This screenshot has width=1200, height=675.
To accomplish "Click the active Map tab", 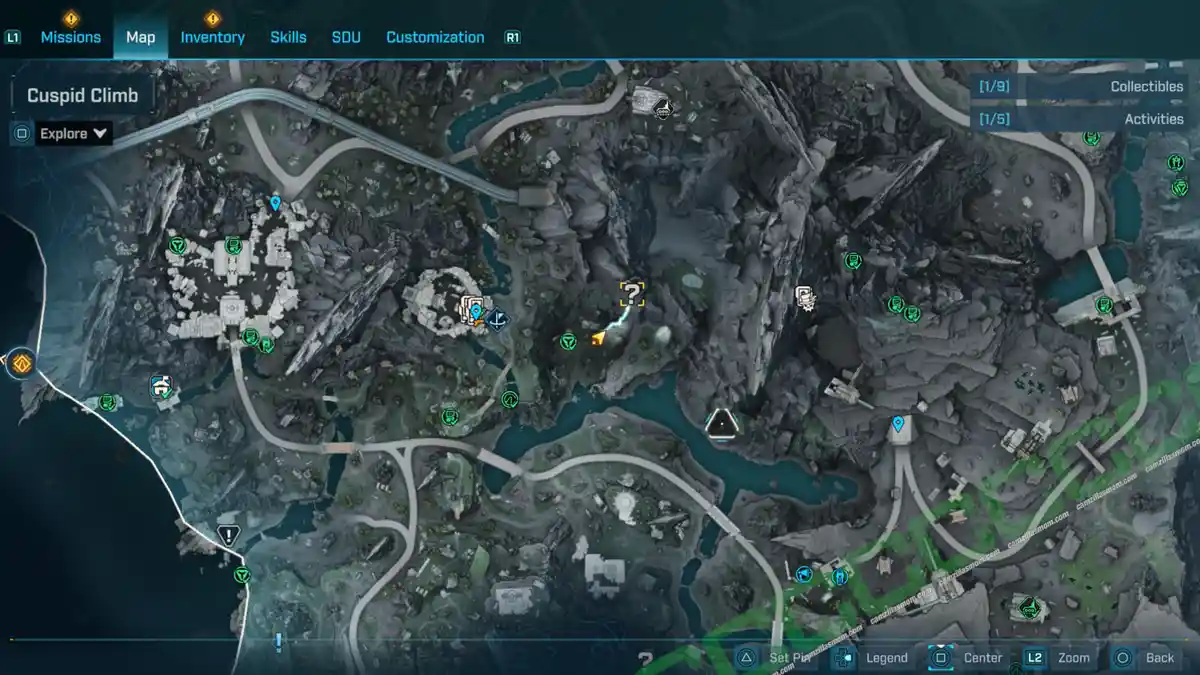I will [140, 37].
